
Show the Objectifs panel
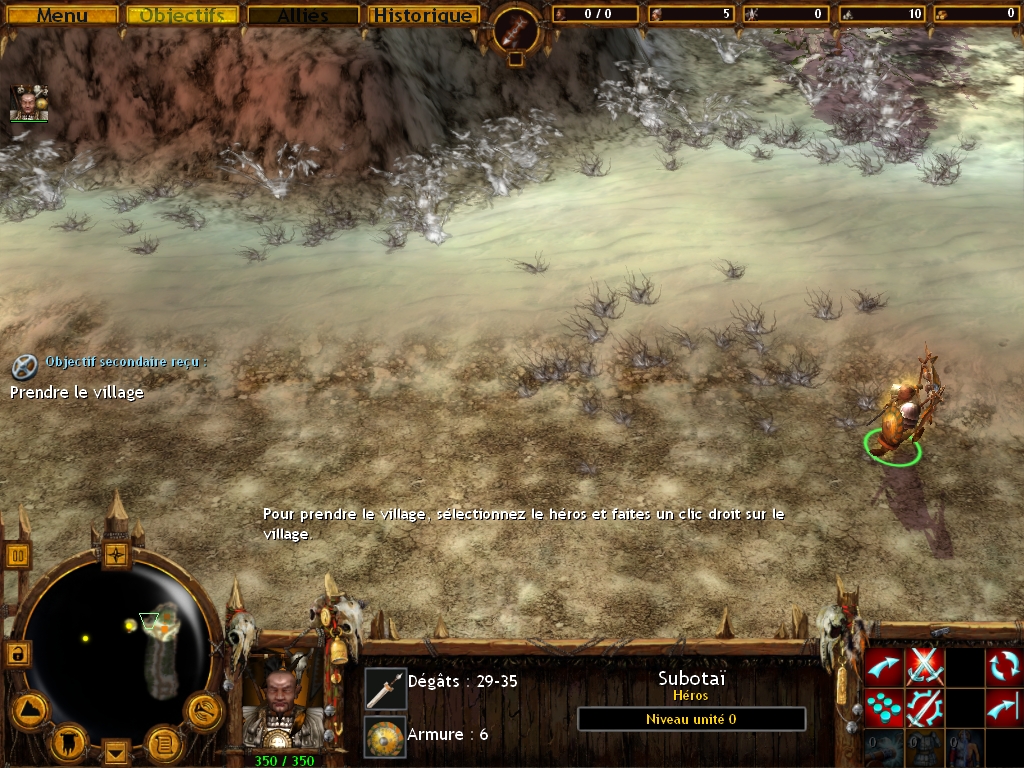182,15
